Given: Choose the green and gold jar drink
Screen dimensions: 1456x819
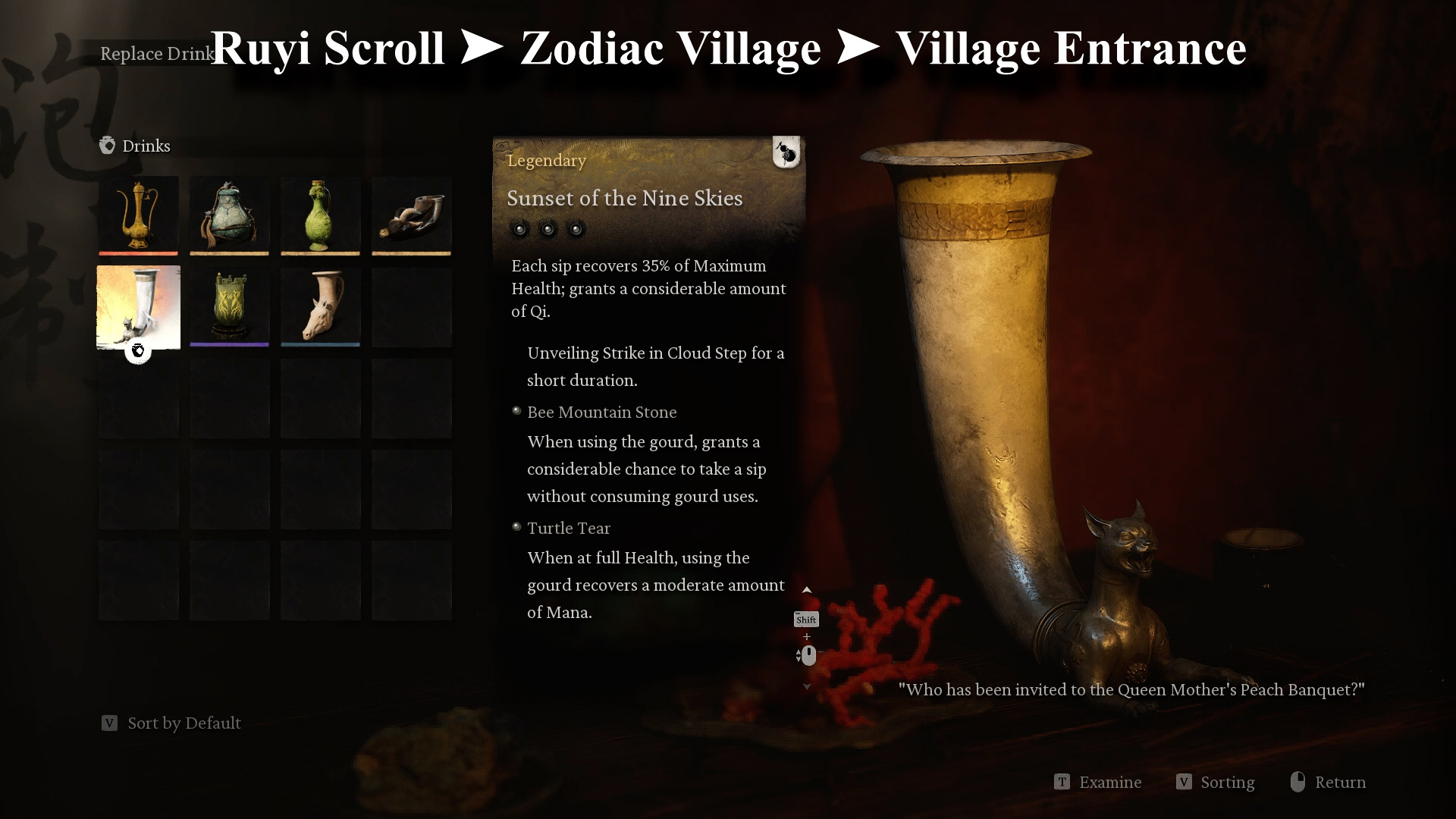Looking at the screenshot, I should click(229, 307).
